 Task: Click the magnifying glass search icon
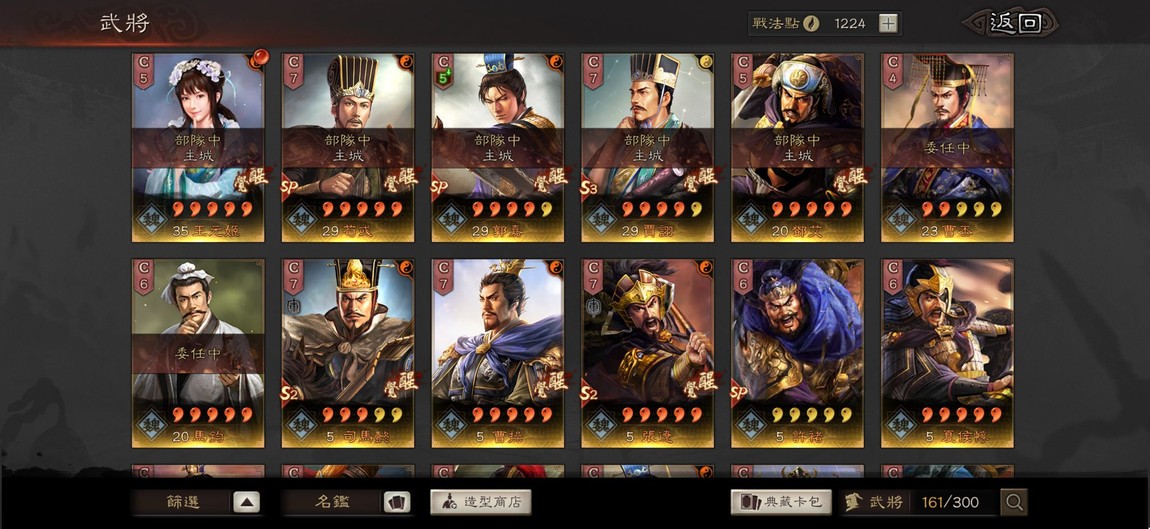(x=1013, y=502)
